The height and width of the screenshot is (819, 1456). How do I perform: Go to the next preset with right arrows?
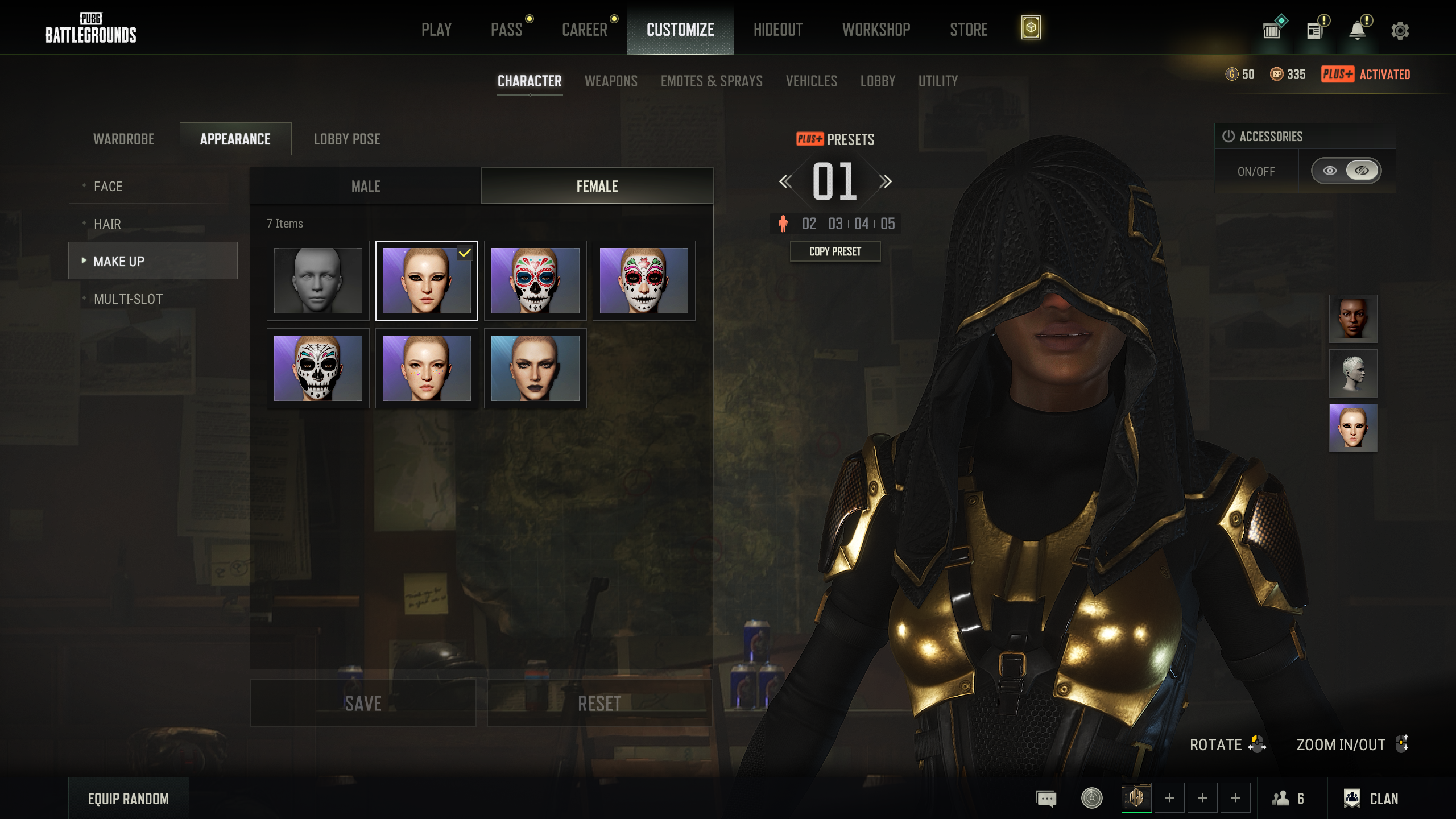[x=885, y=182]
